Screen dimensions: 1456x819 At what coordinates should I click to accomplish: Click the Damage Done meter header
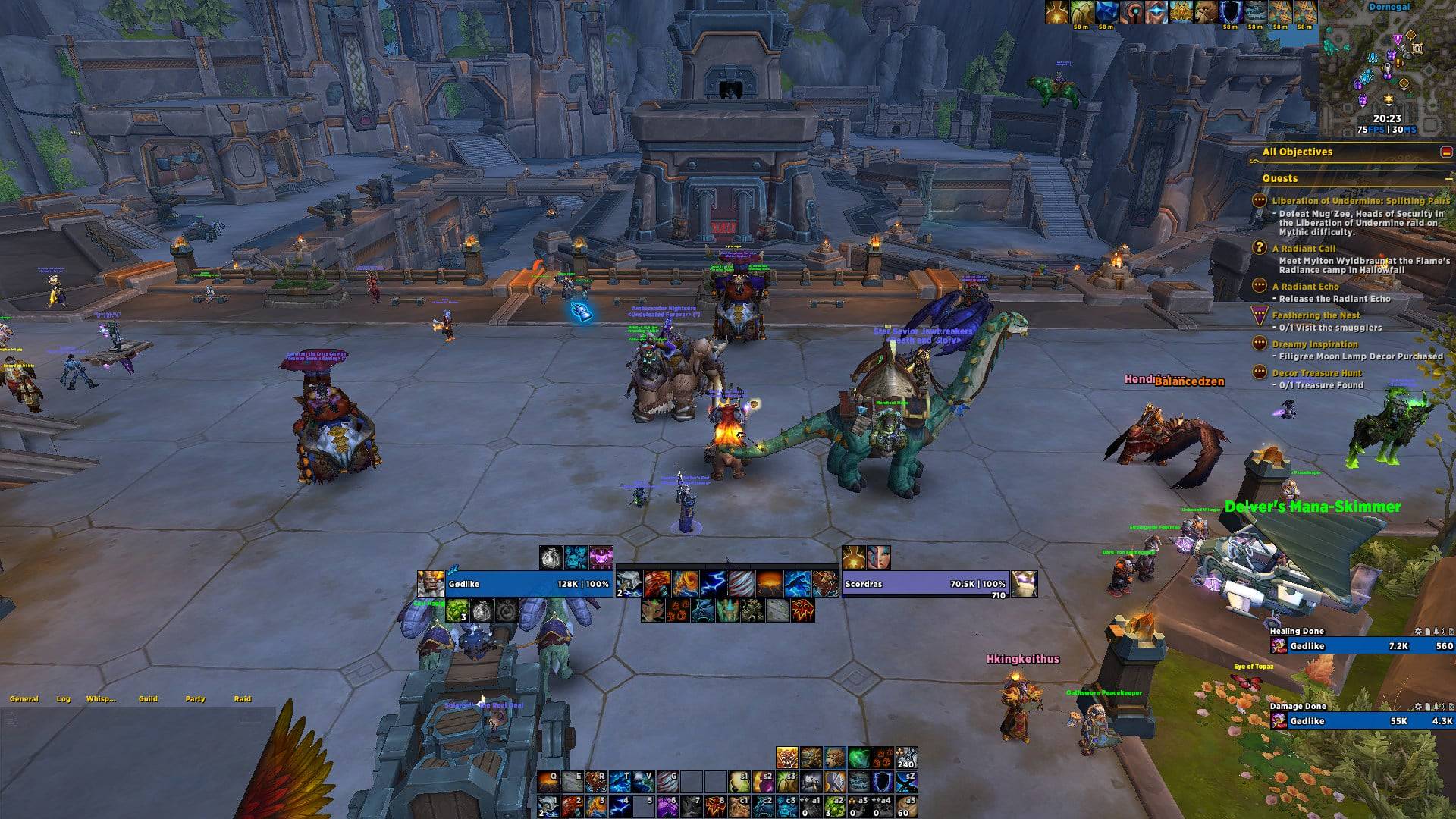tap(1298, 706)
